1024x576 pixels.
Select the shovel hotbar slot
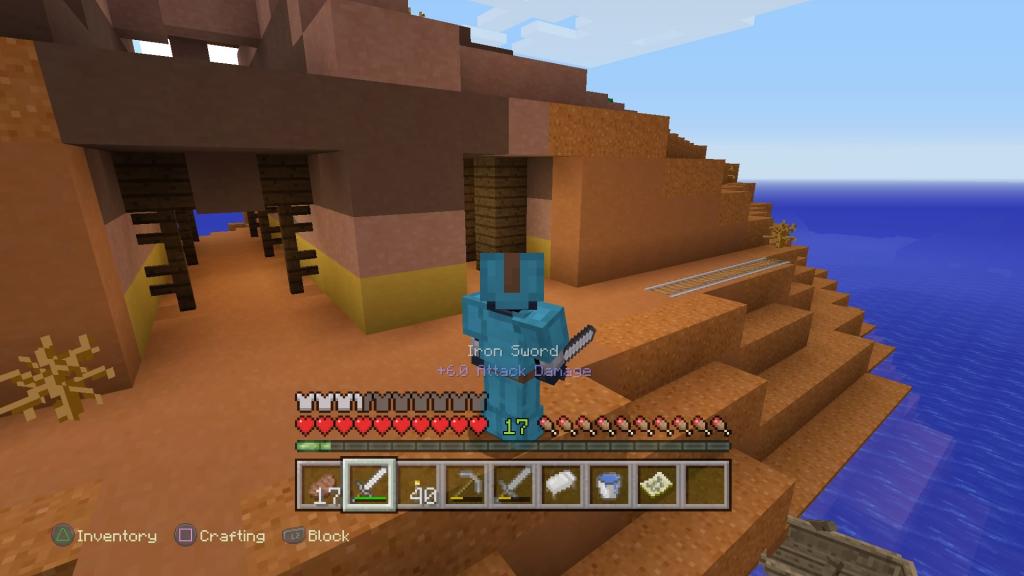[x=513, y=485]
